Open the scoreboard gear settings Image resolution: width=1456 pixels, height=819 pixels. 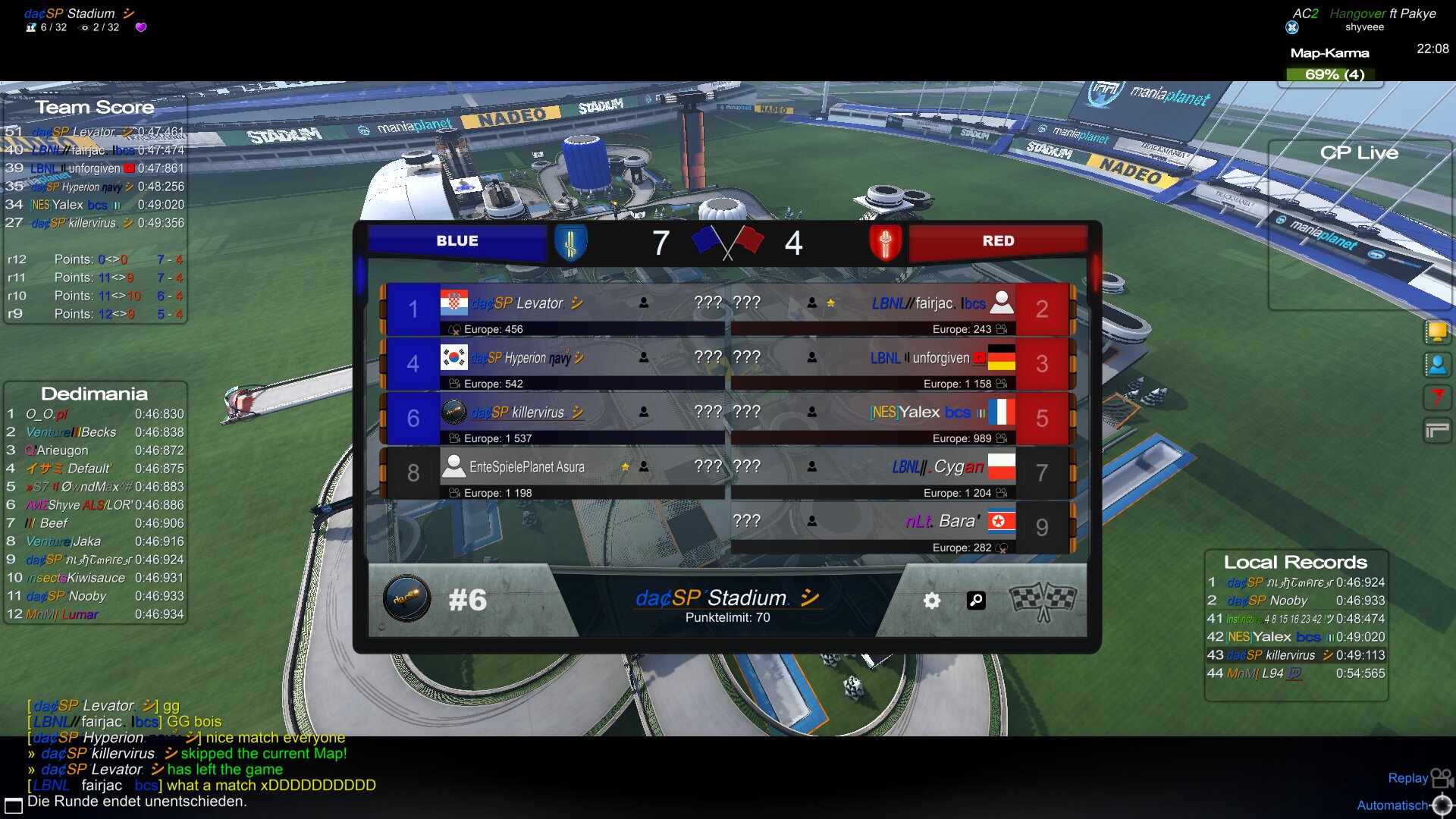pyautogui.click(x=932, y=601)
